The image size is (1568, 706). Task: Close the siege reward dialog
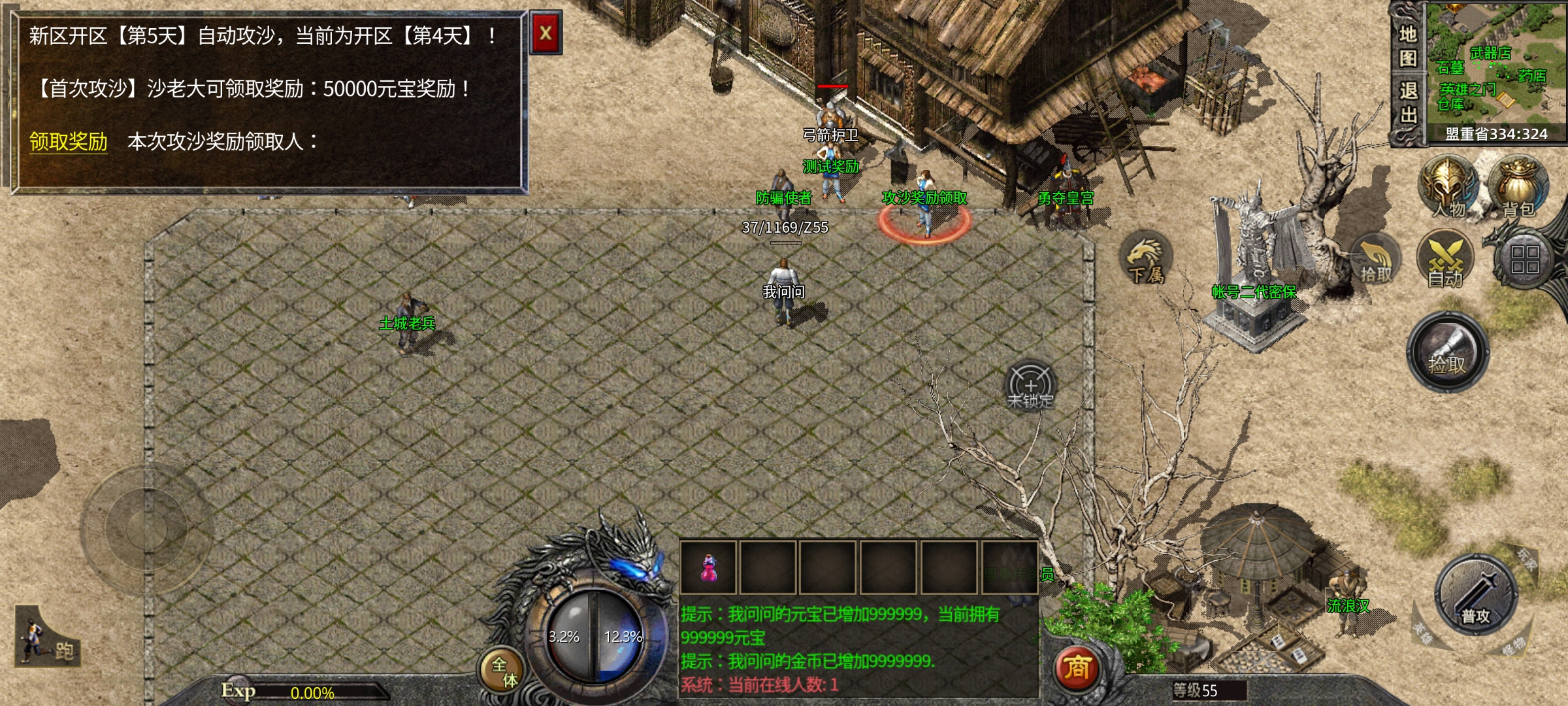546,33
